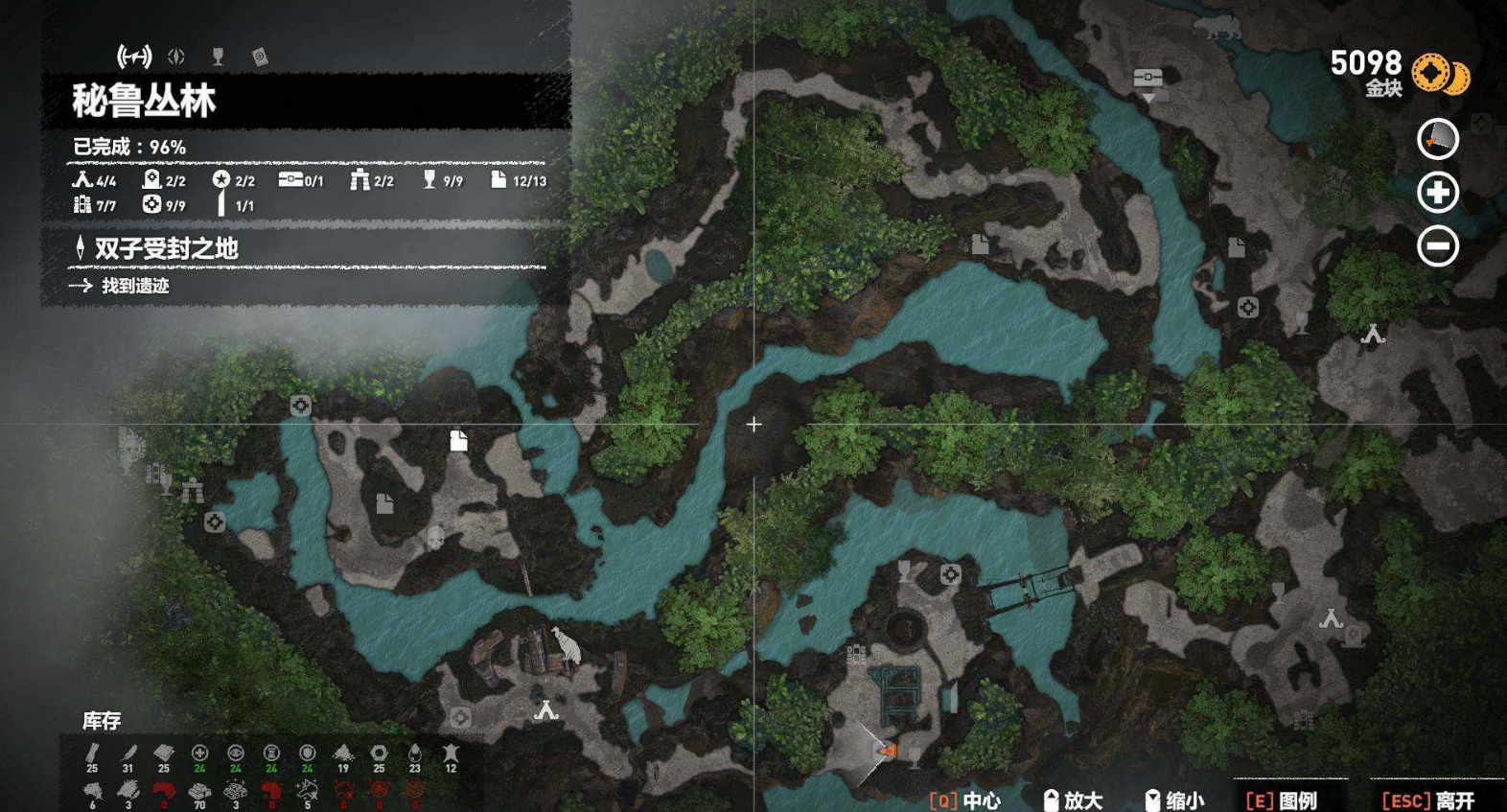This screenshot has height=812, width=1507.
Task: Click the documents 12/13 counter icon
Action: 498,179
